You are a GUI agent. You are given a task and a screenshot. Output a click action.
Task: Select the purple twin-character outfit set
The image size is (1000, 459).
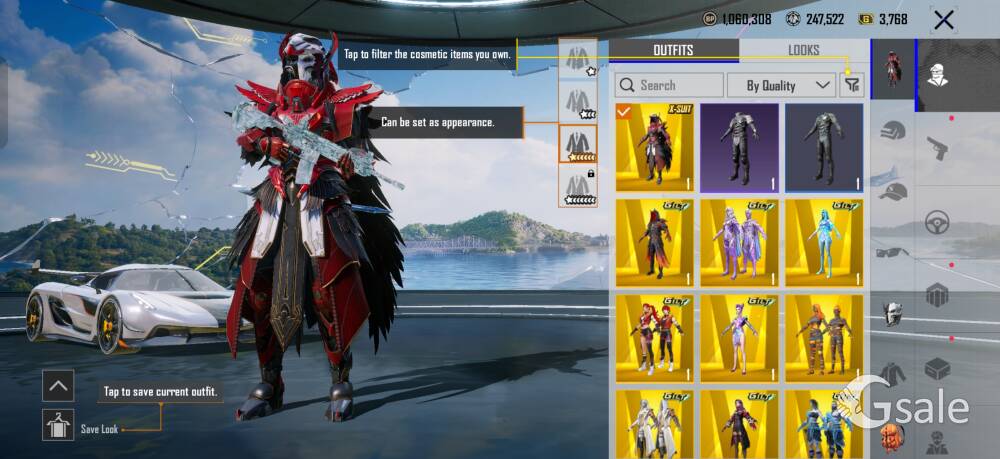(739, 243)
